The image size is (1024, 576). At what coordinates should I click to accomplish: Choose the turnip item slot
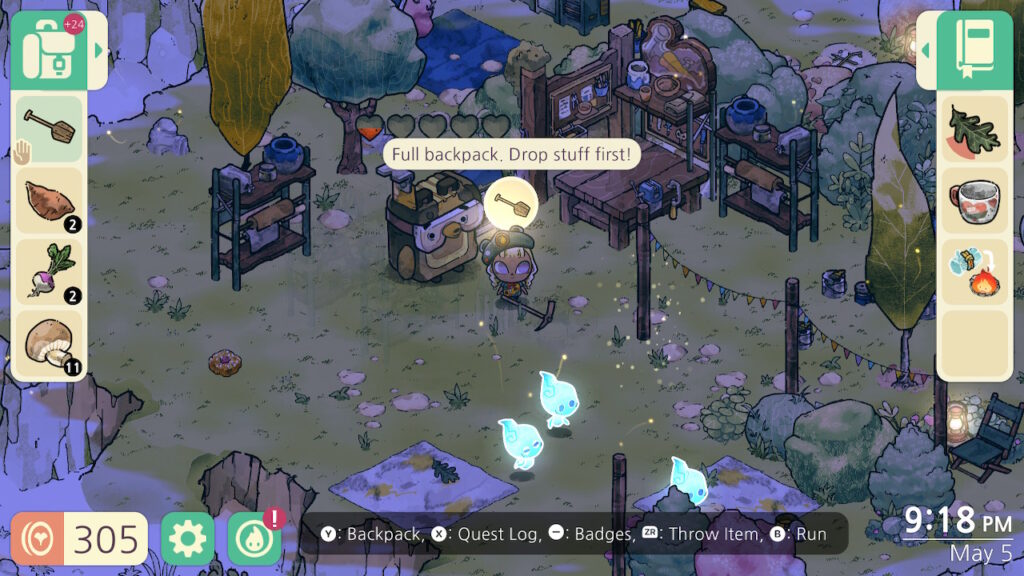pos(49,272)
